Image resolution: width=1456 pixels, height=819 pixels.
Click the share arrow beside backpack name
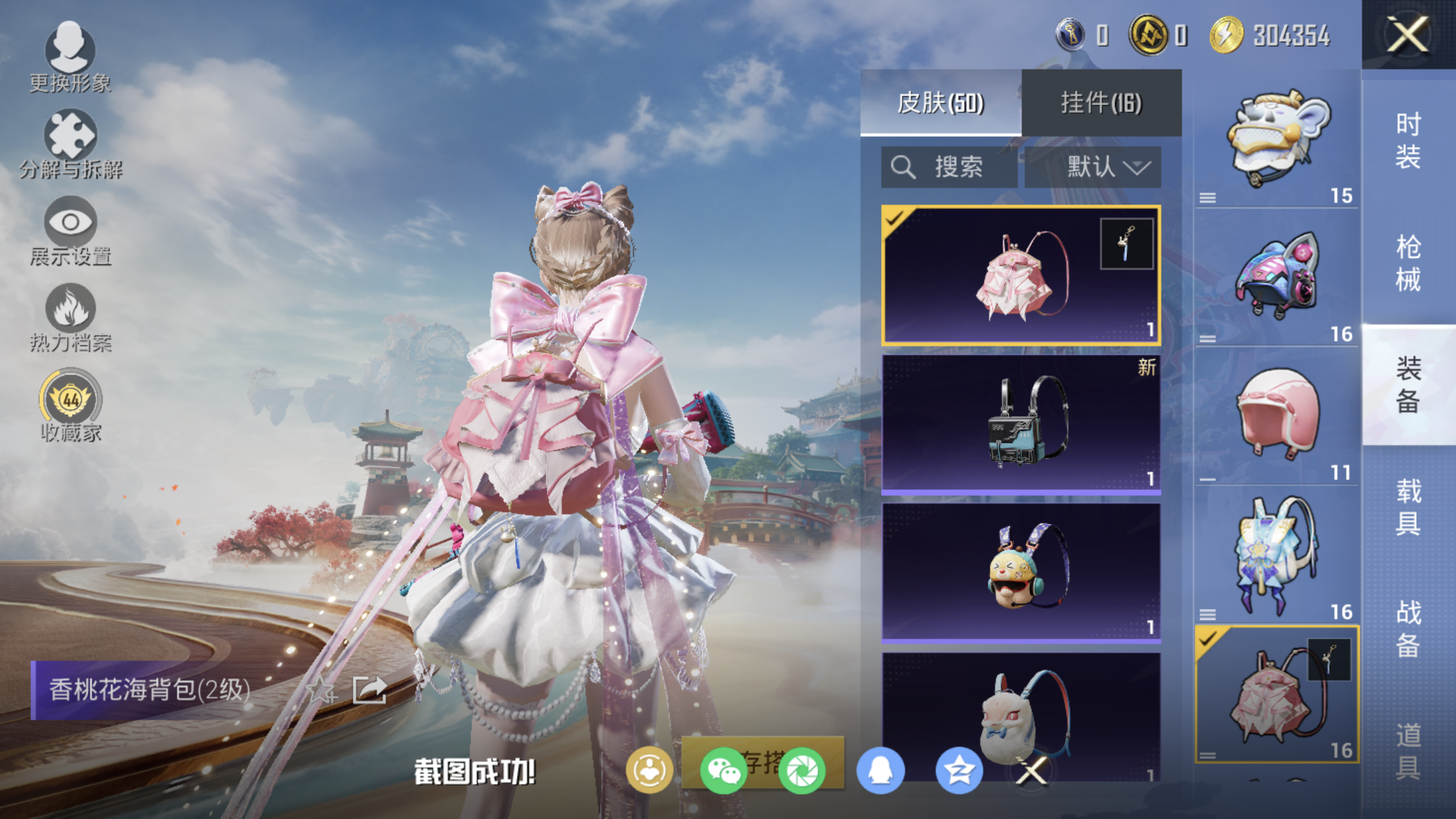(369, 690)
